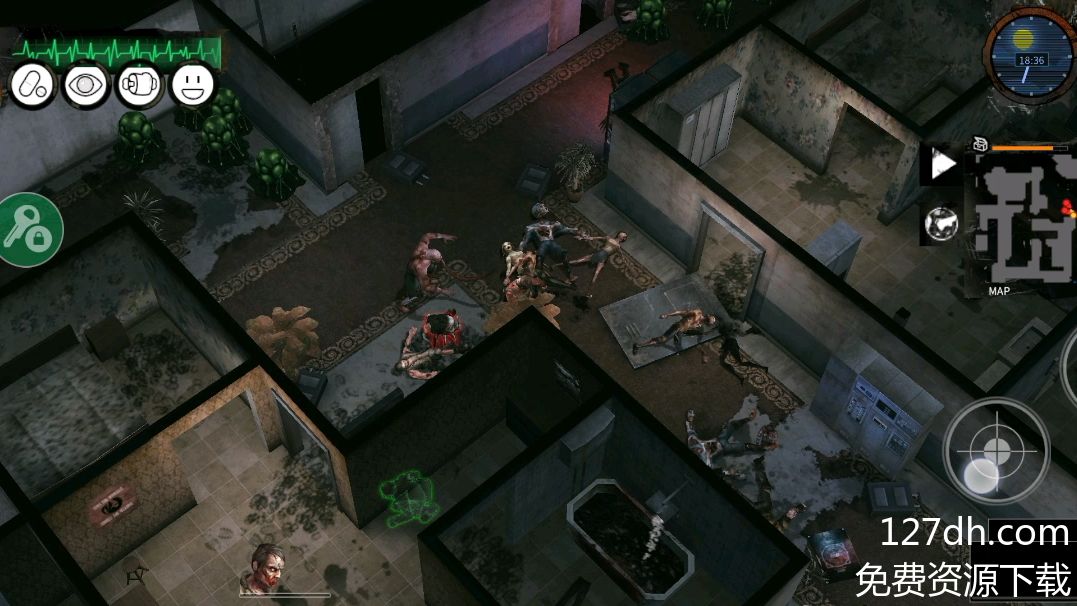Click the white play arrow button
Image resolution: width=1077 pixels, height=606 pixels.
942,165
